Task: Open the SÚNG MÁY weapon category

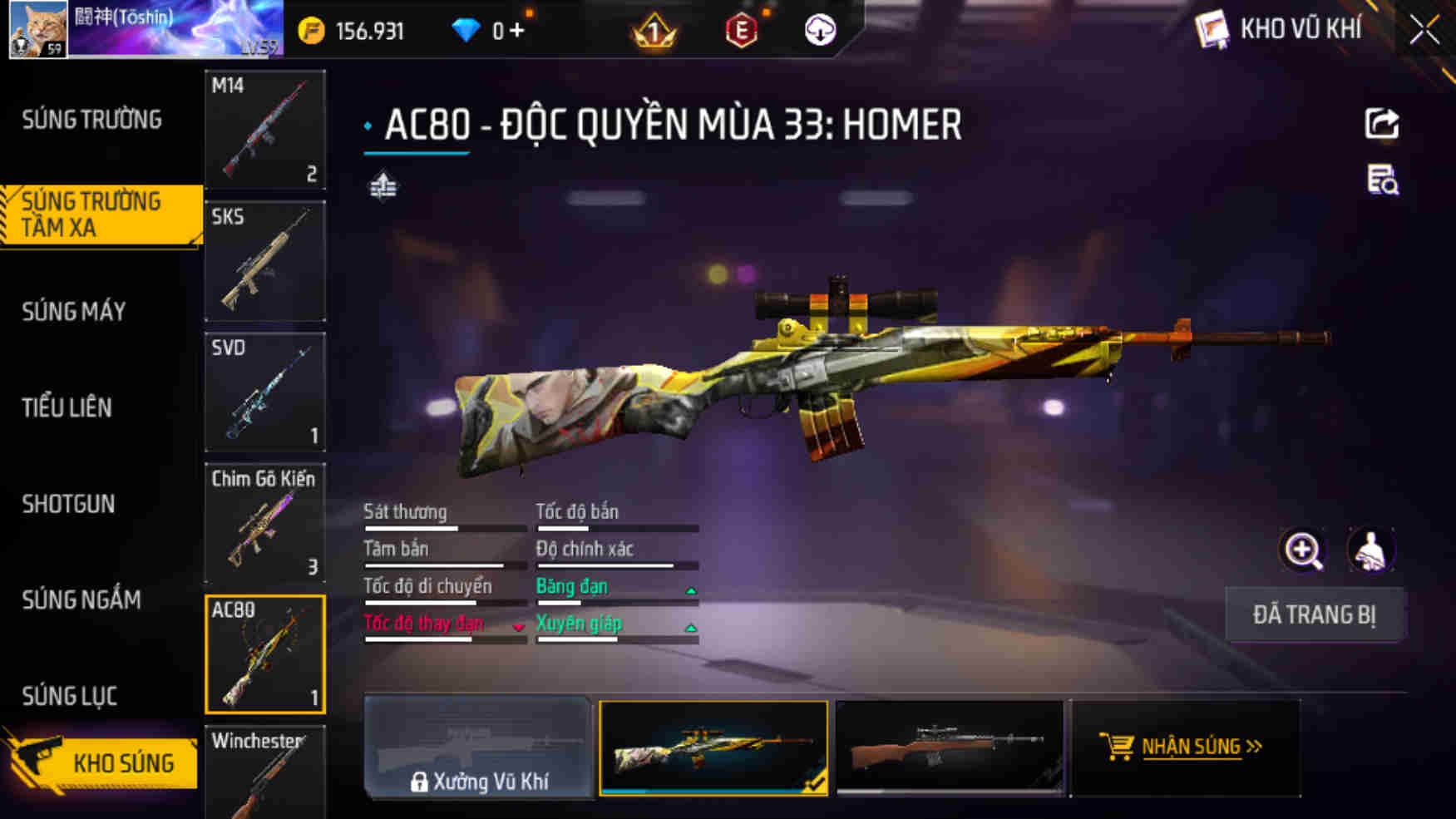Action: tap(73, 312)
